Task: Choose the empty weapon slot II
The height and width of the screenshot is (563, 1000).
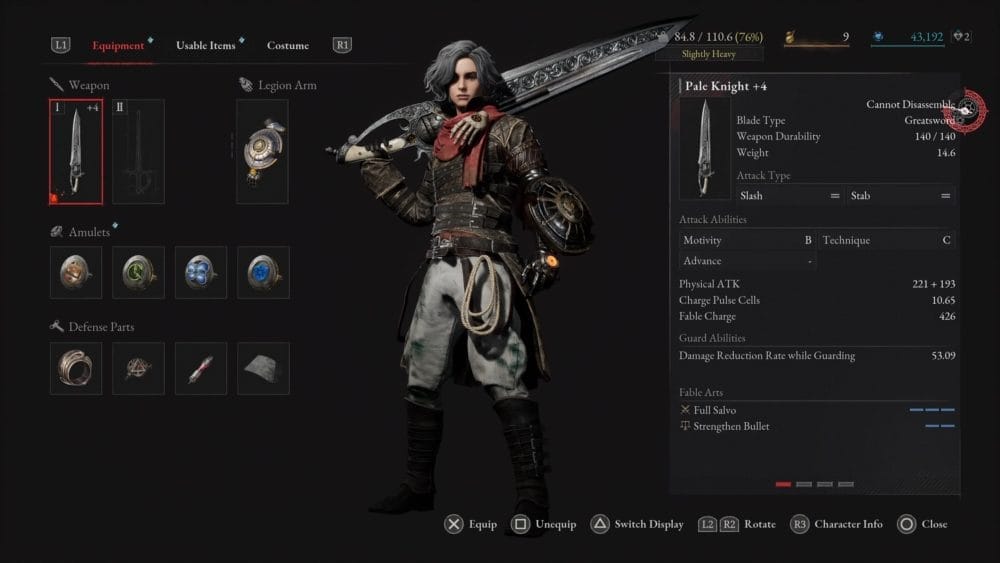Action: click(x=138, y=151)
